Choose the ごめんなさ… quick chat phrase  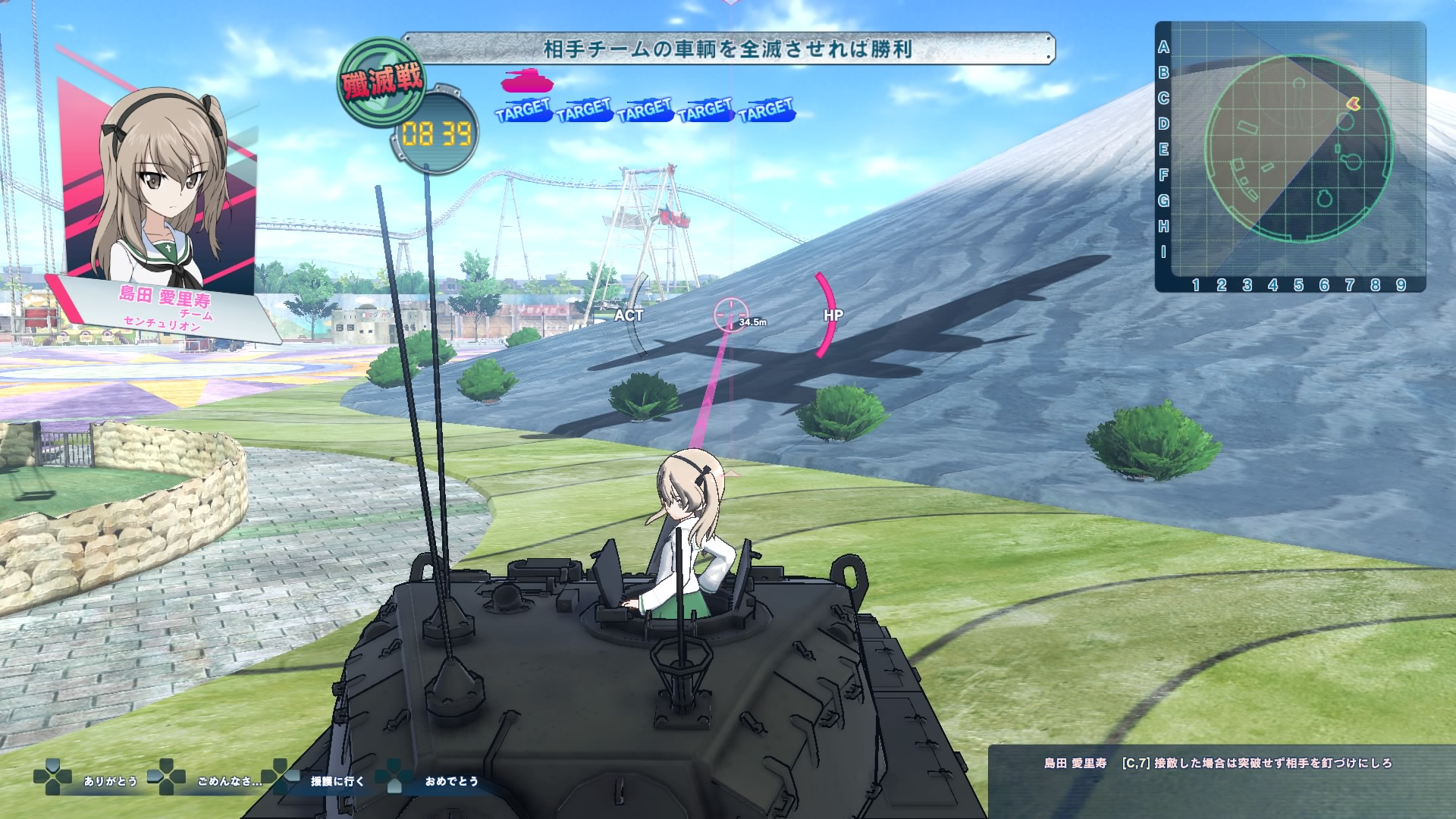coord(229,781)
